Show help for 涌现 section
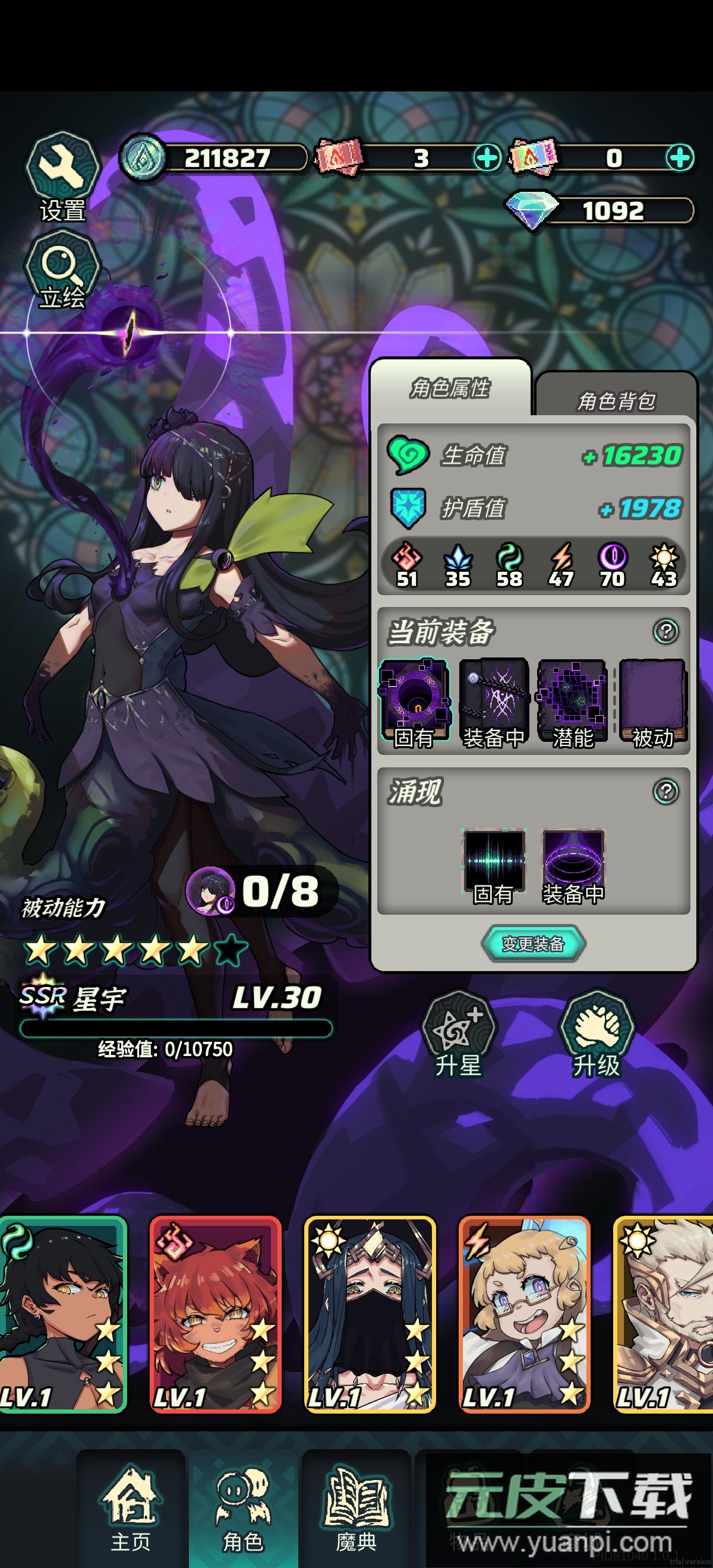This screenshot has width=713, height=1568. [x=665, y=791]
